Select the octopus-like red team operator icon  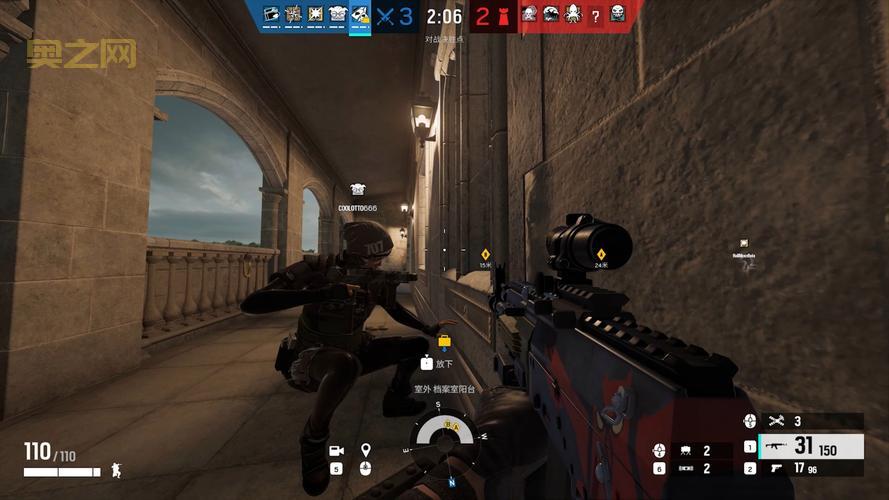(573, 14)
